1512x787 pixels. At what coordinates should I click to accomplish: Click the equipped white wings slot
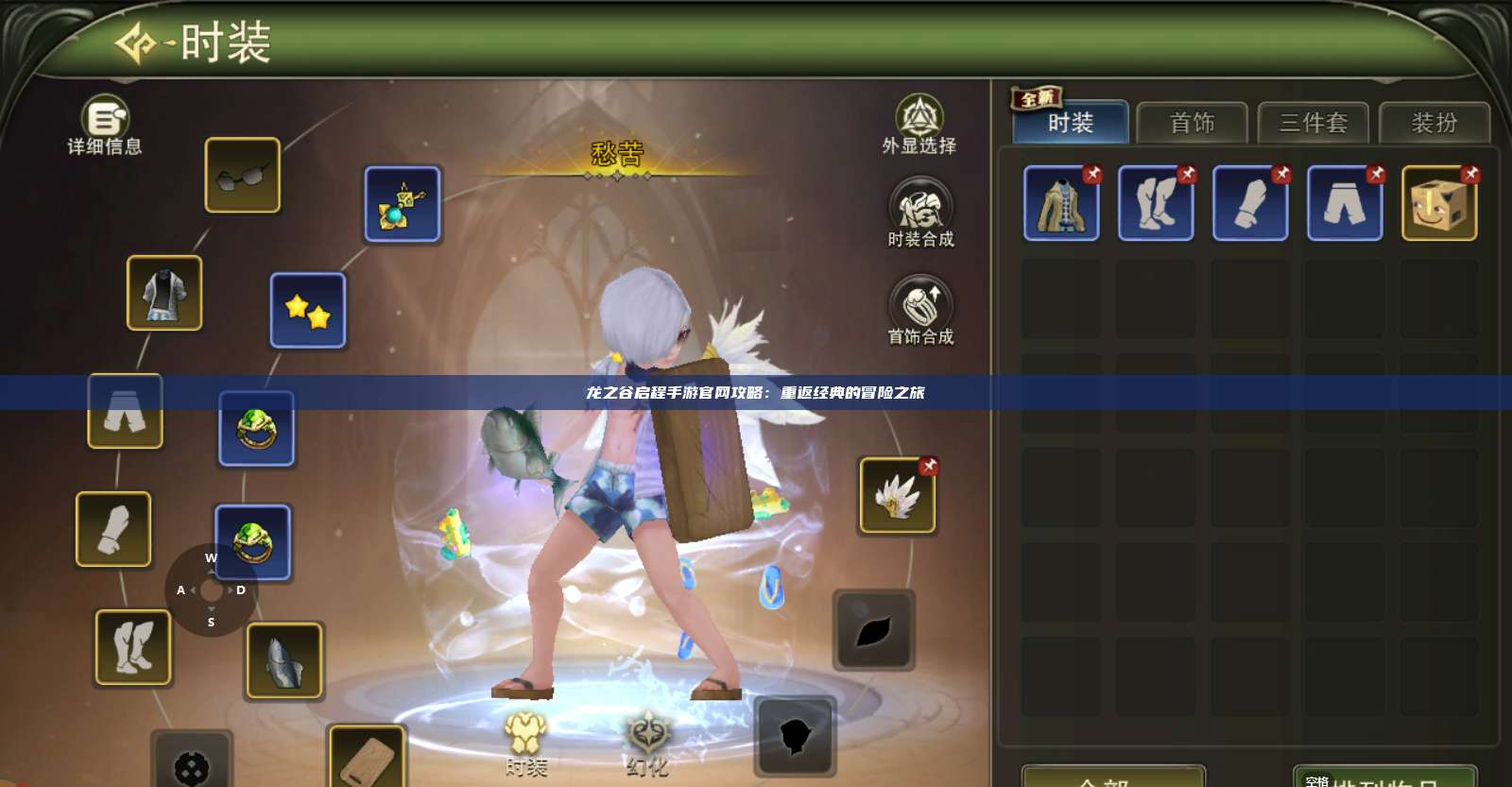[x=897, y=496]
